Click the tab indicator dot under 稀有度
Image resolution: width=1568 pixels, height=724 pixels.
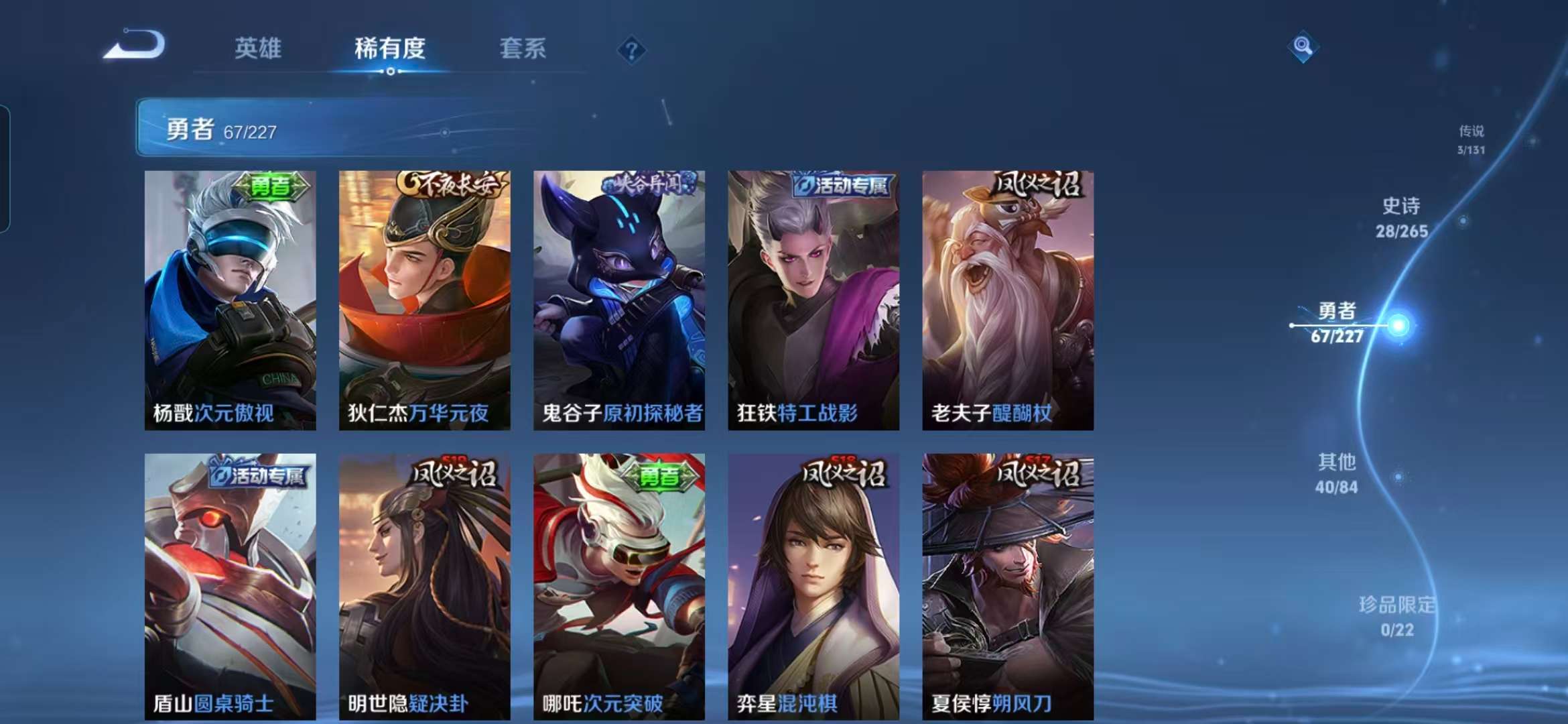[391, 73]
